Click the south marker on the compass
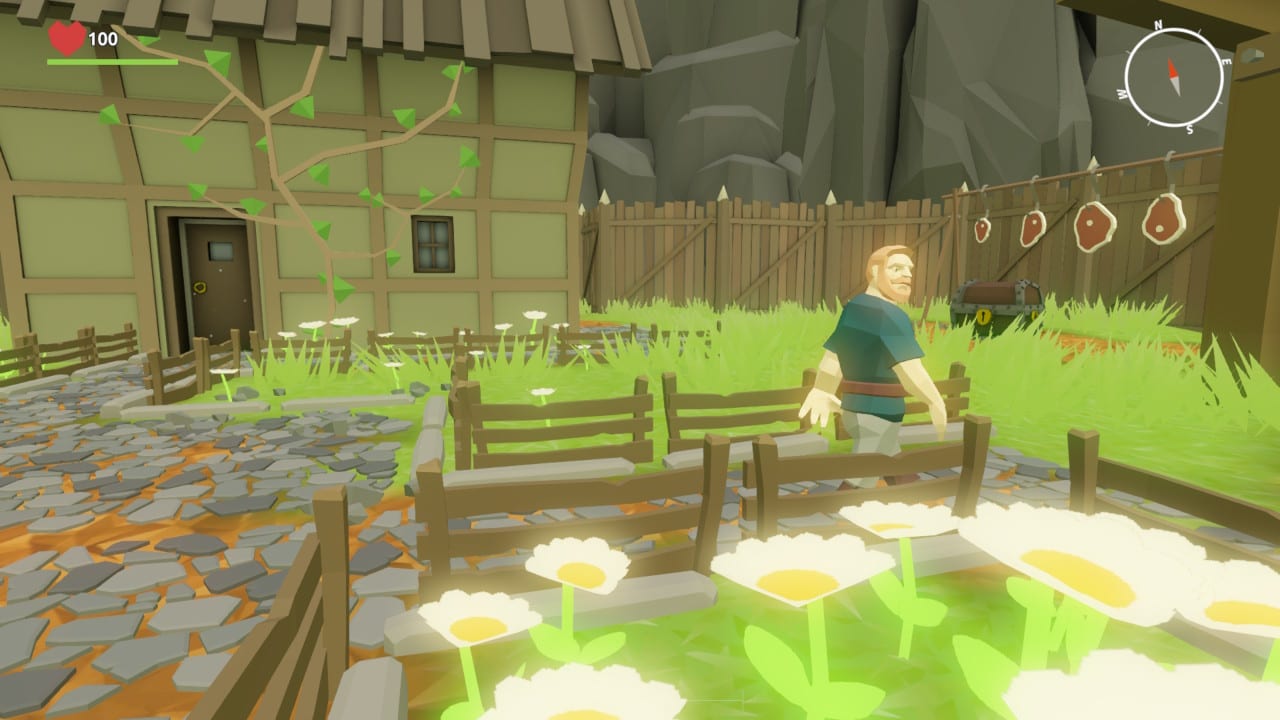This screenshot has height=720, width=1280. (1190, 128)
